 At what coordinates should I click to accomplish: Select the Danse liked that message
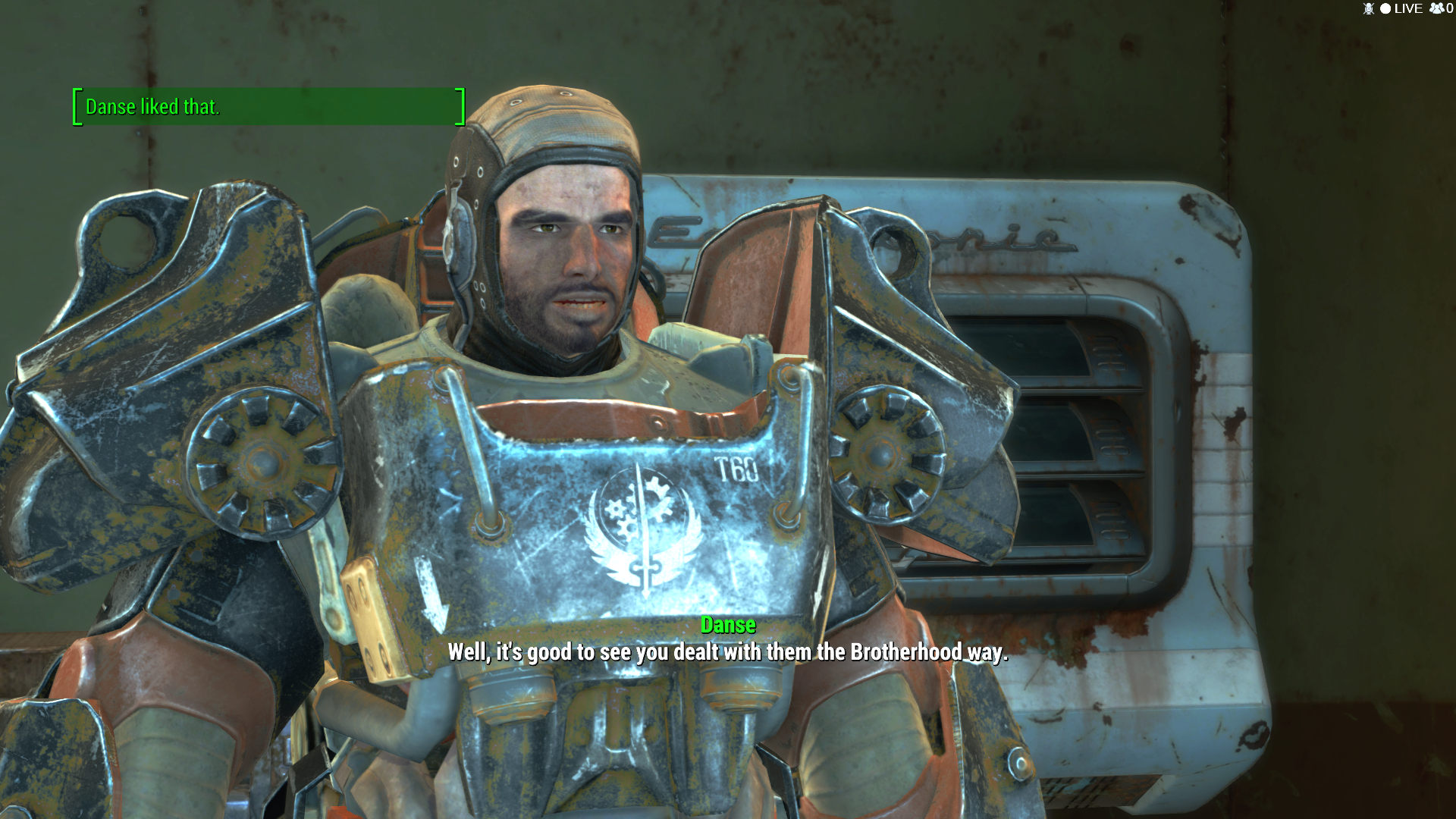coord(154,107)
